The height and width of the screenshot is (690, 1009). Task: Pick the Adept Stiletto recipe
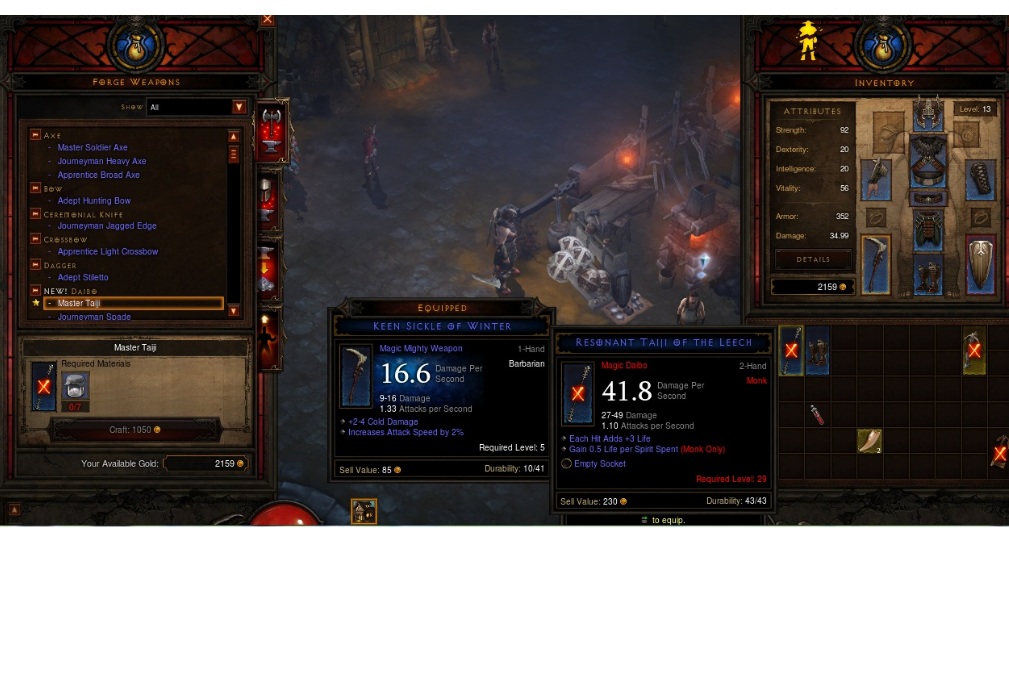[82, 278]
